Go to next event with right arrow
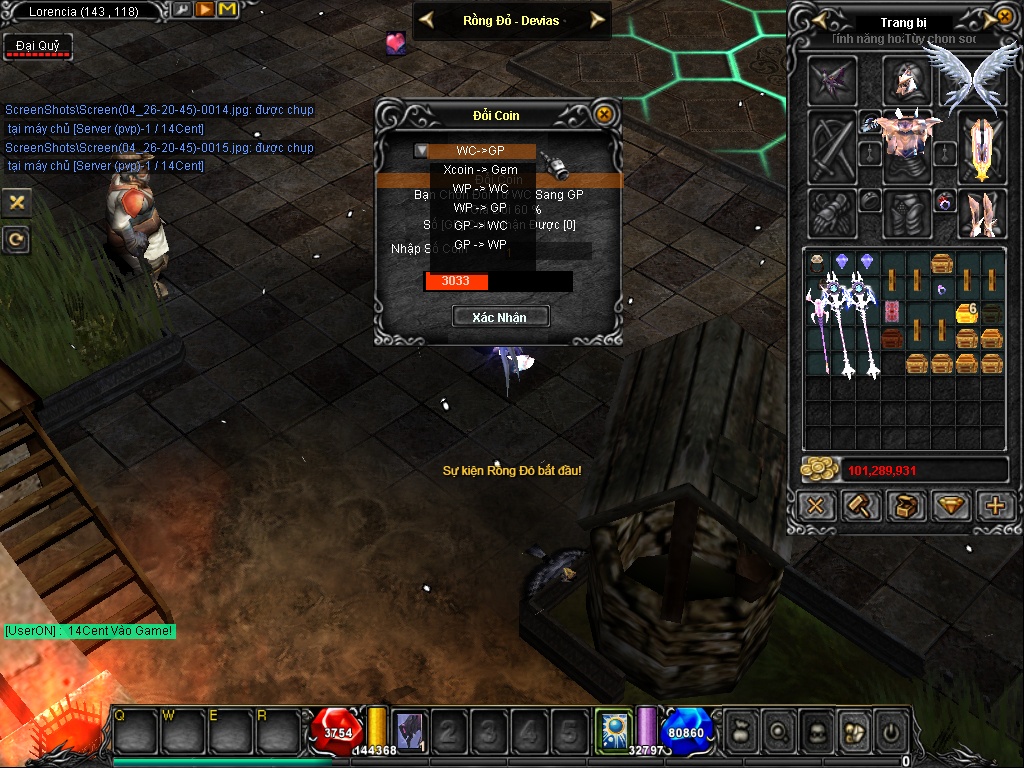The height and width of the screenshot is (768, 1024). pyautogui.click(x=597, y=20)
